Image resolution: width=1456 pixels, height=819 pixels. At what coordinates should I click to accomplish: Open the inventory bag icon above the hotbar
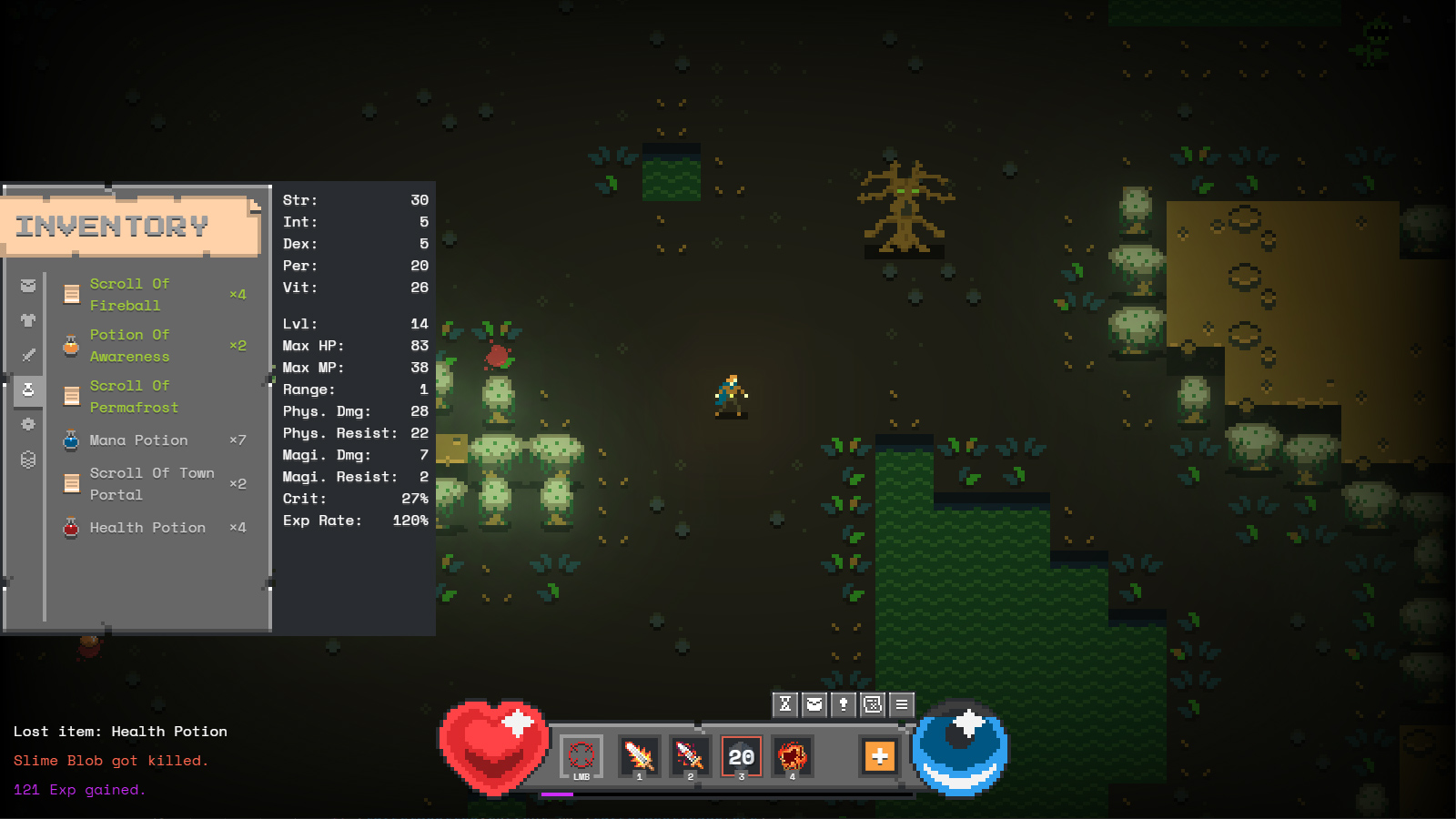click(x=813, y=703)
